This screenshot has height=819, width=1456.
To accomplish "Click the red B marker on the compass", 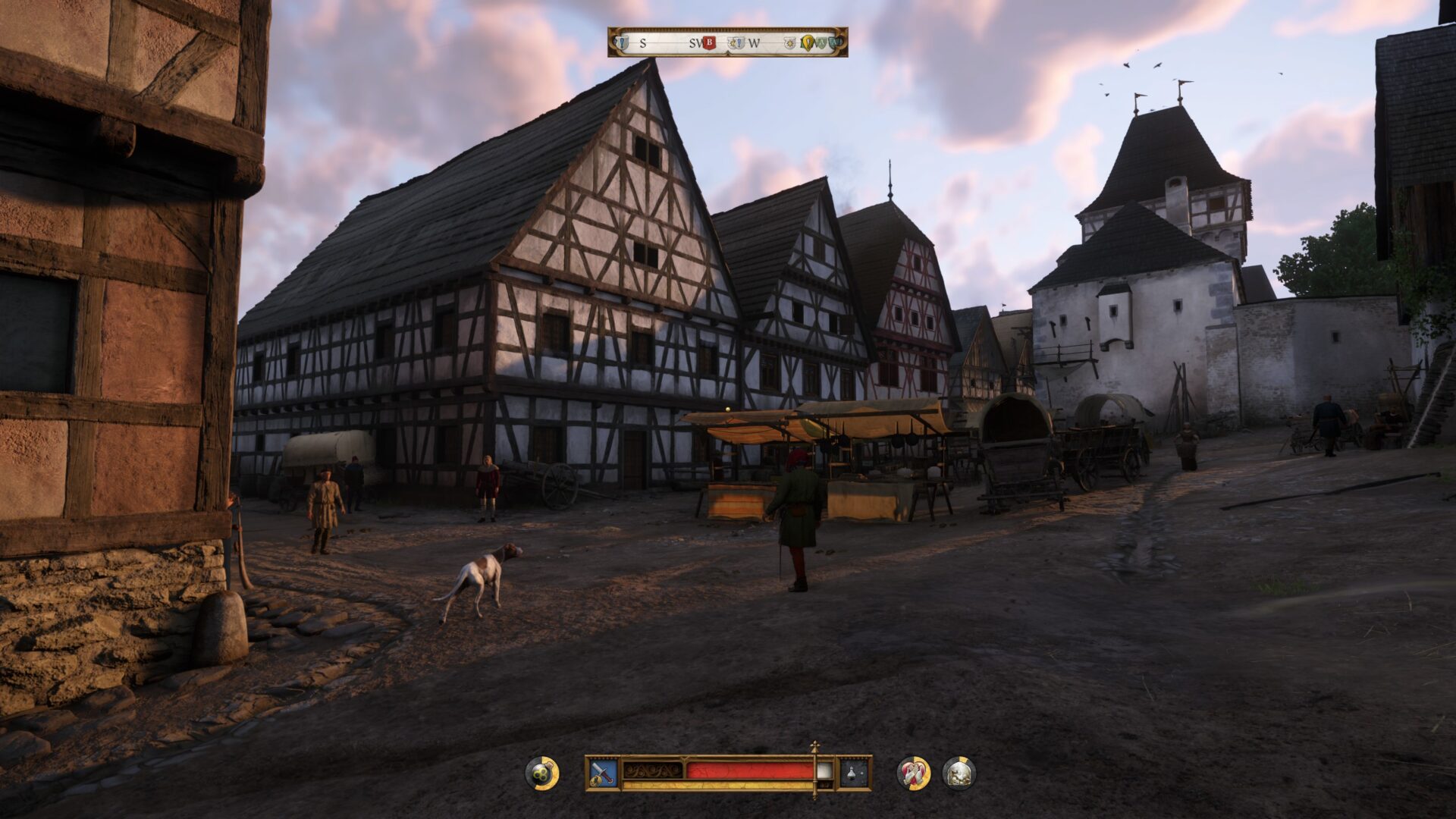I will [x=710, y=43].
